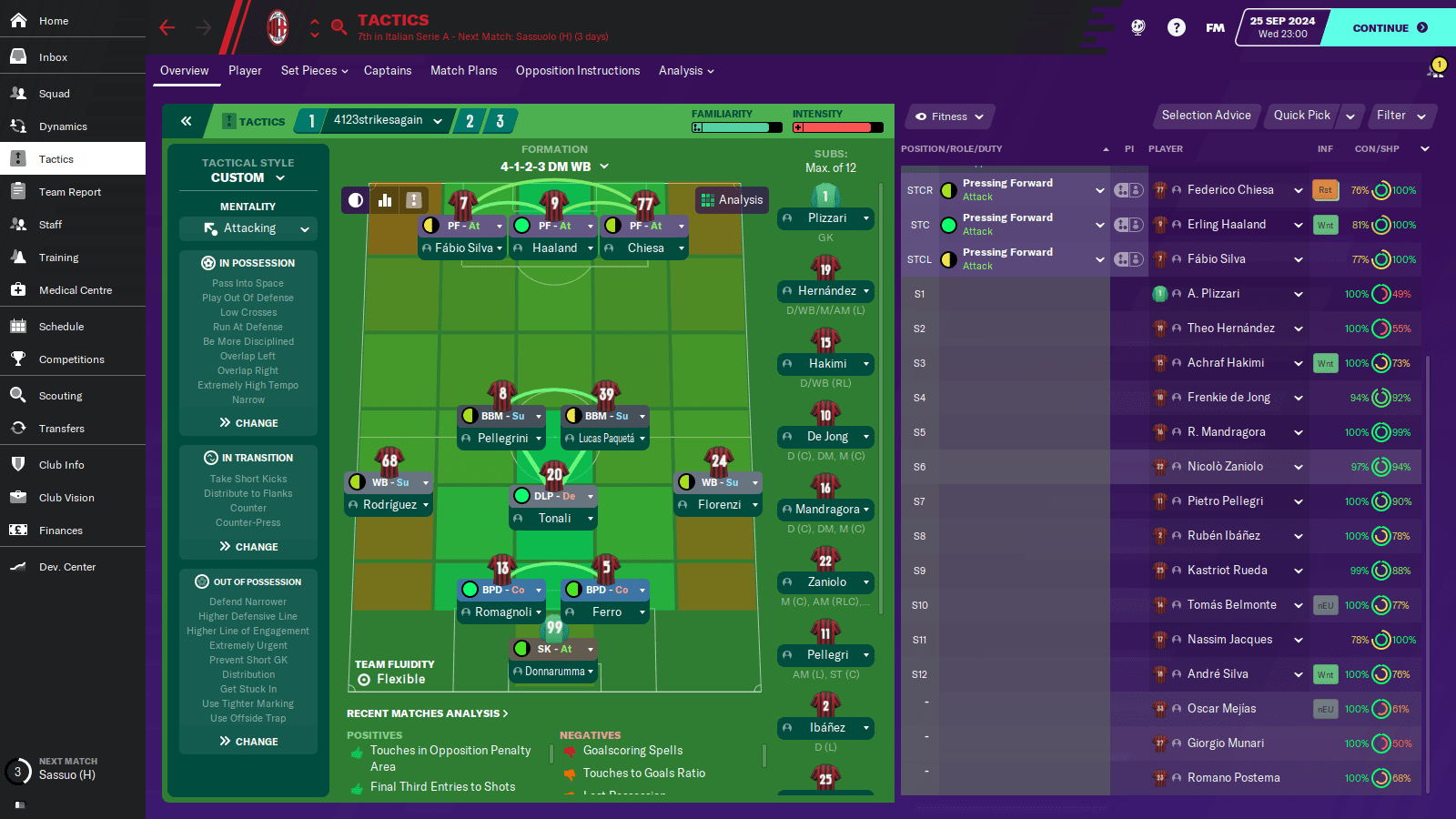Change the In Possession instructions
1456x819 pixels.
248,423
